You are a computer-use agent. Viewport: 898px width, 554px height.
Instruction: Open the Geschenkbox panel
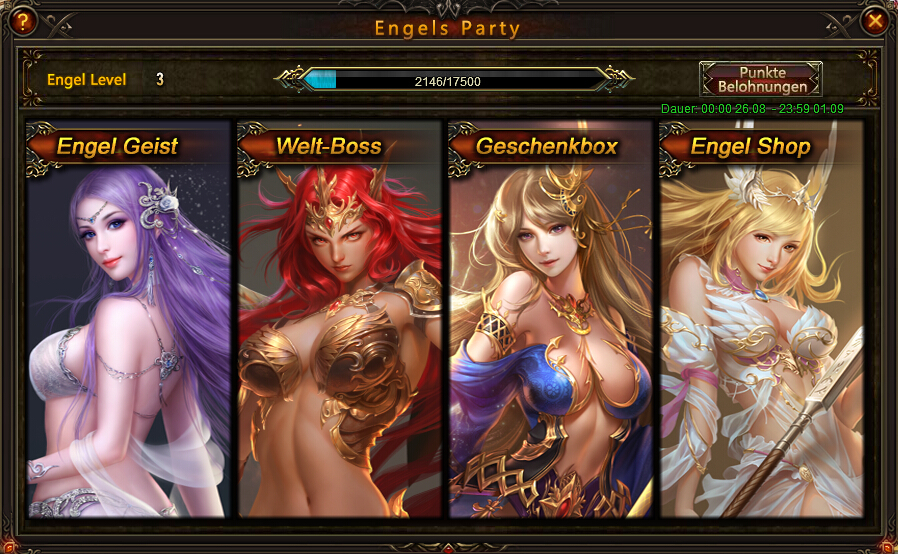click(x=551, y=320)
